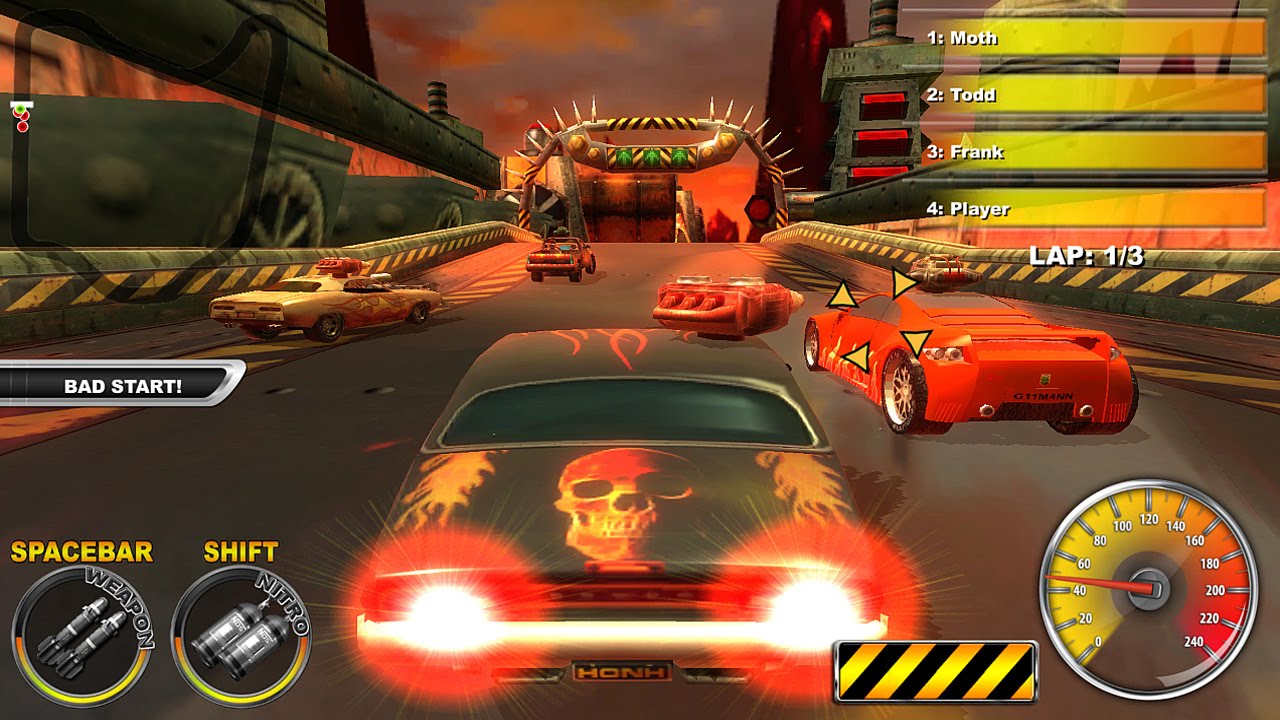
Task: Click the Player standings row
Action: (x=1093, y=209)
